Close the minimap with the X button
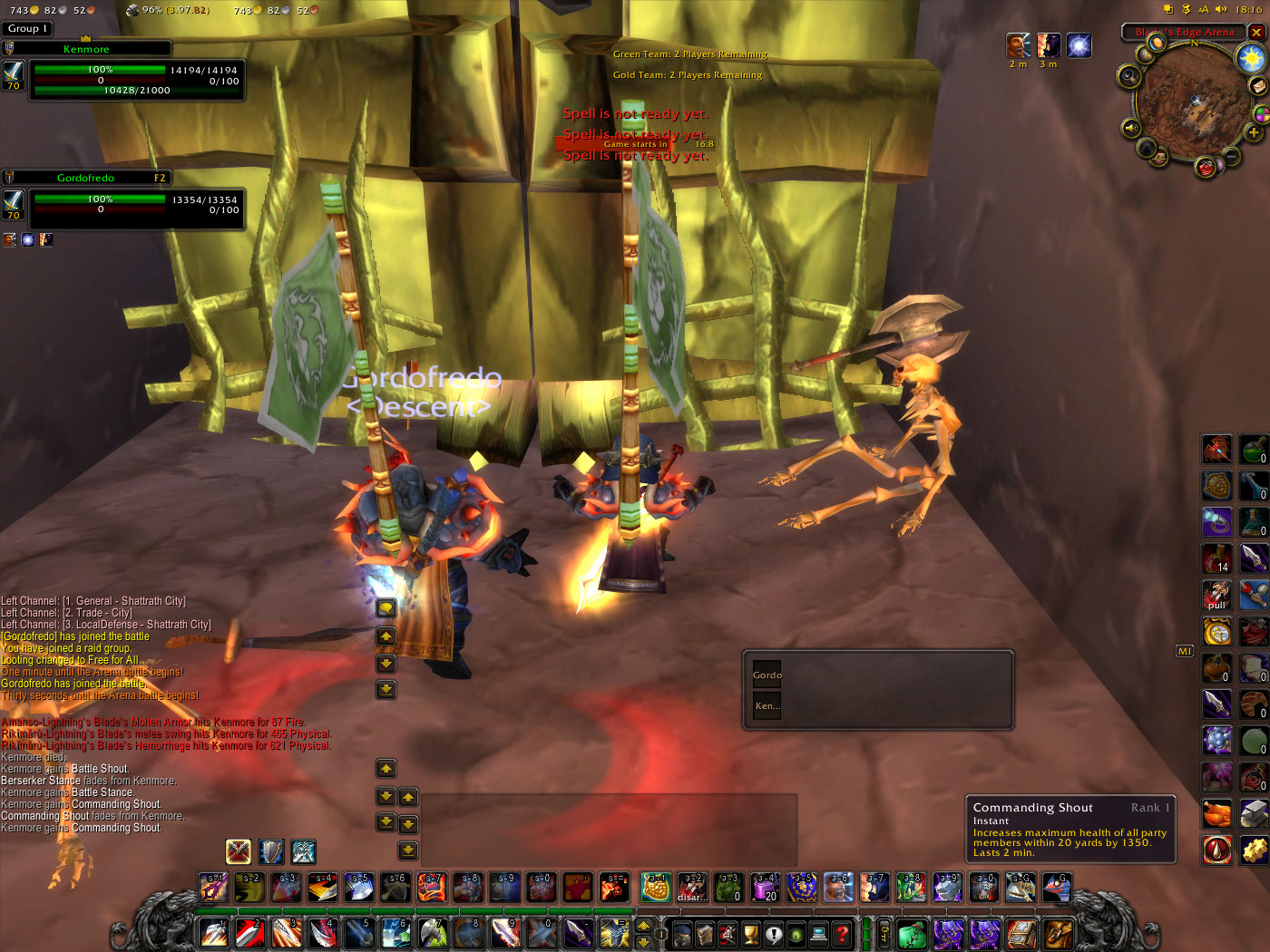1270x952 pixels. point(1256,32)
